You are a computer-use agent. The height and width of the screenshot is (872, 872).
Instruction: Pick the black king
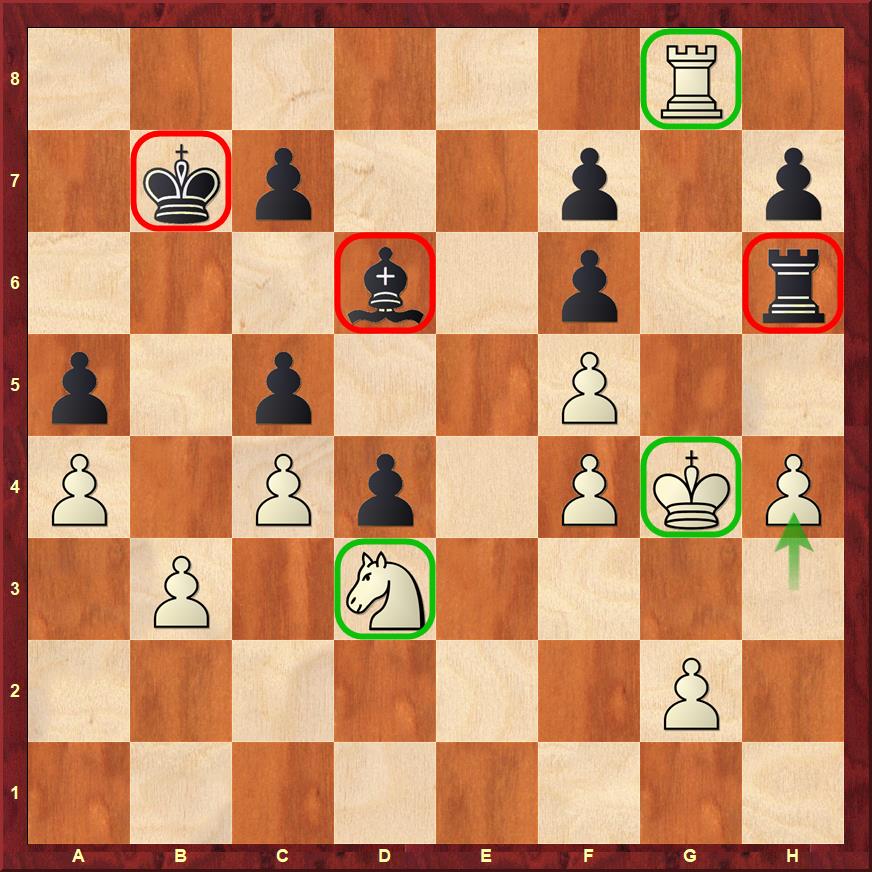pyautogui.click(x=181, y=181)
